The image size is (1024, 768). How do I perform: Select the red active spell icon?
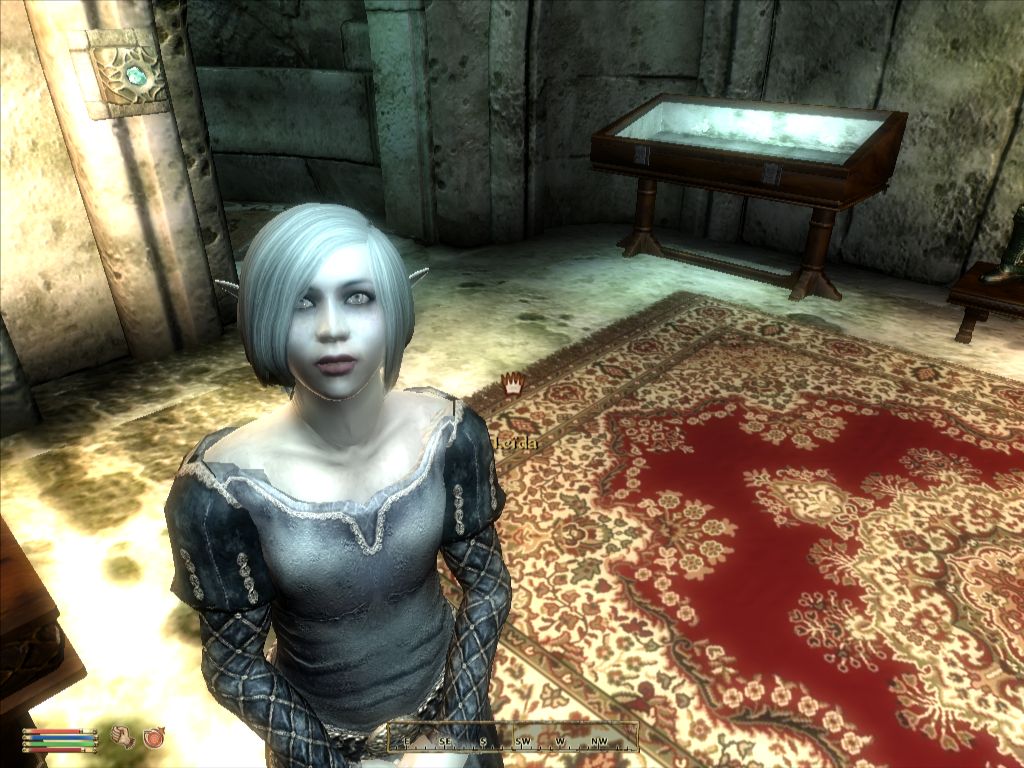154,737
